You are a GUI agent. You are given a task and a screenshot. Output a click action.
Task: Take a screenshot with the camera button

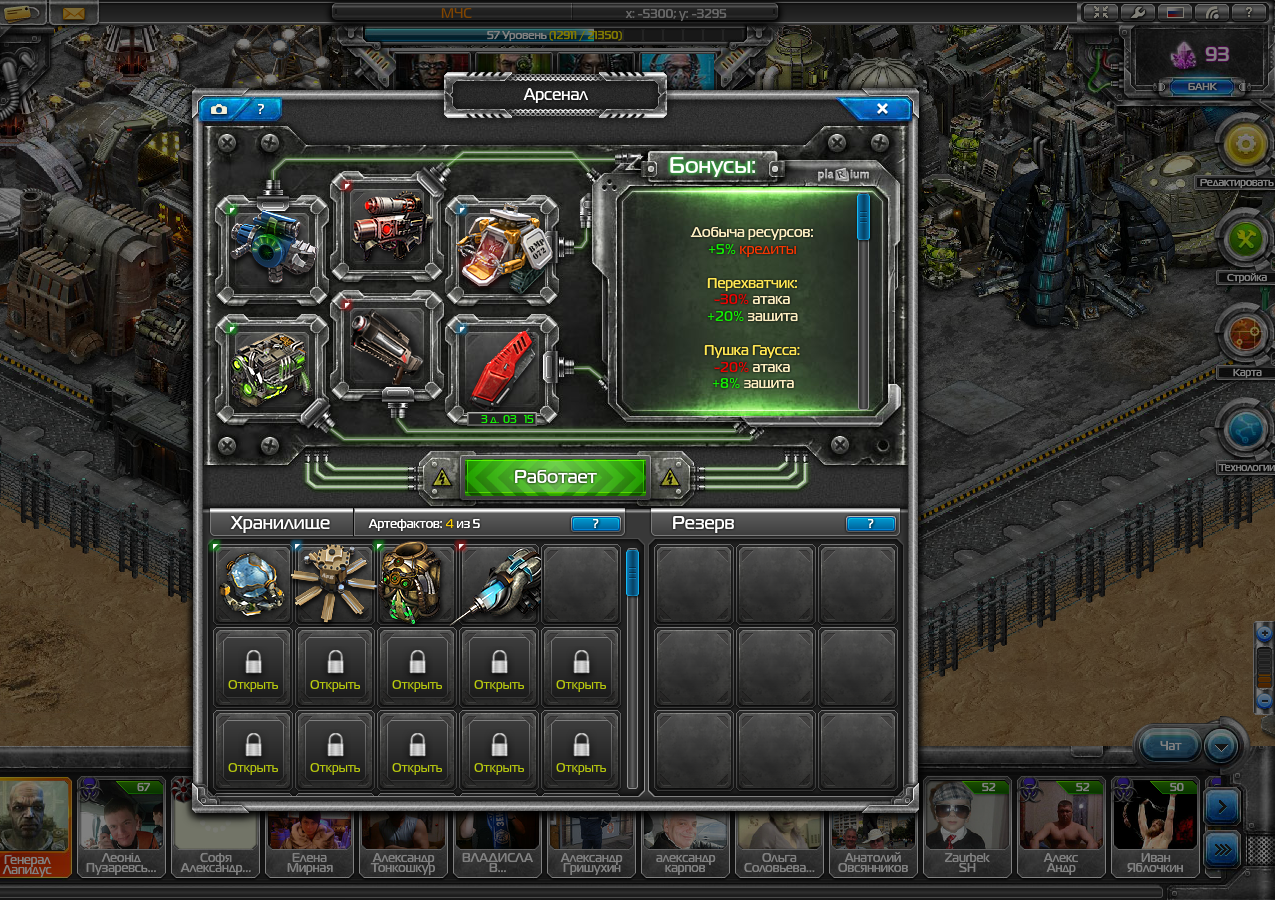(220, 109)
